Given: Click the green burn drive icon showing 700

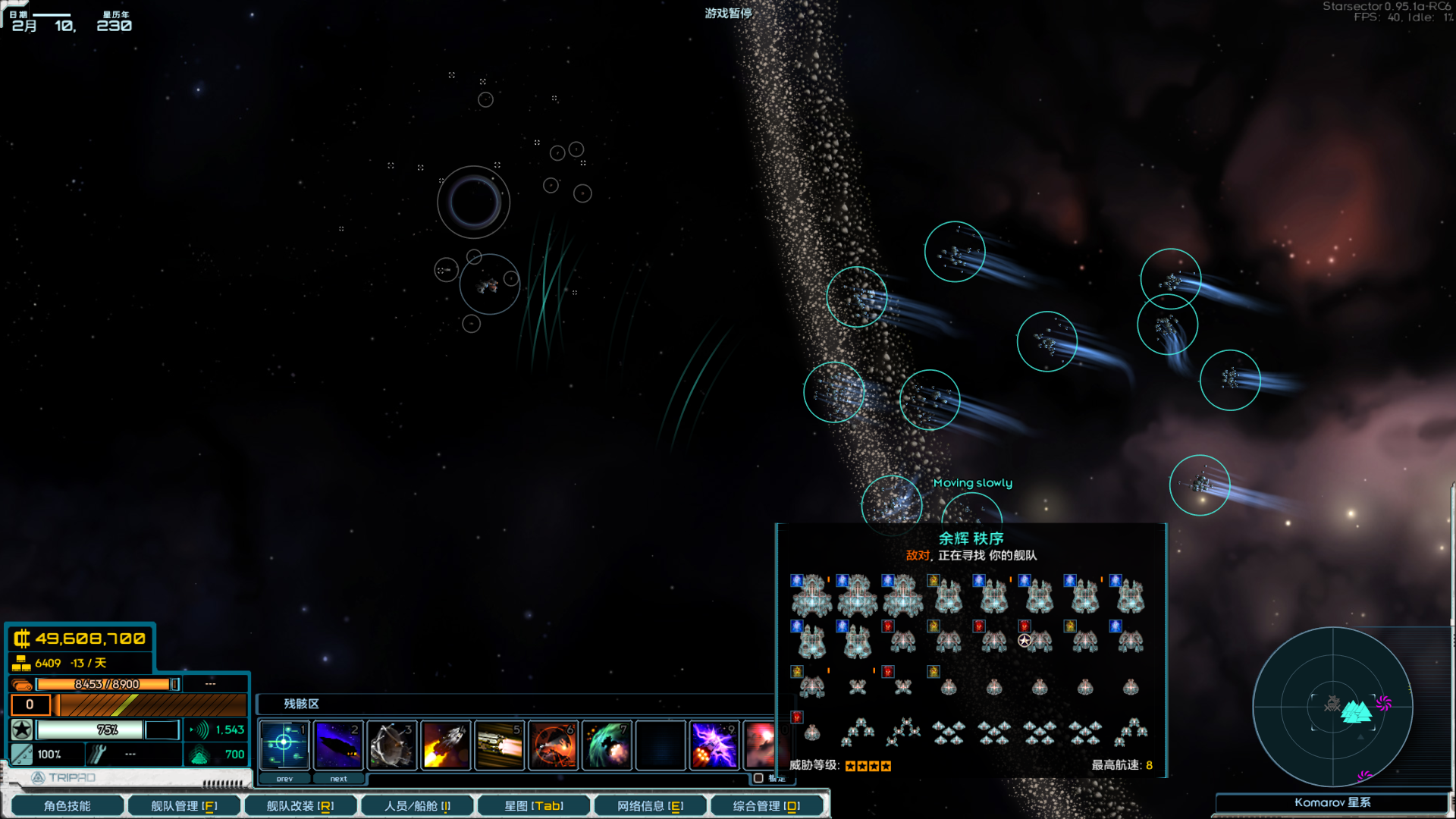Looking at the screenshot, I should click(x=200, y=755).
